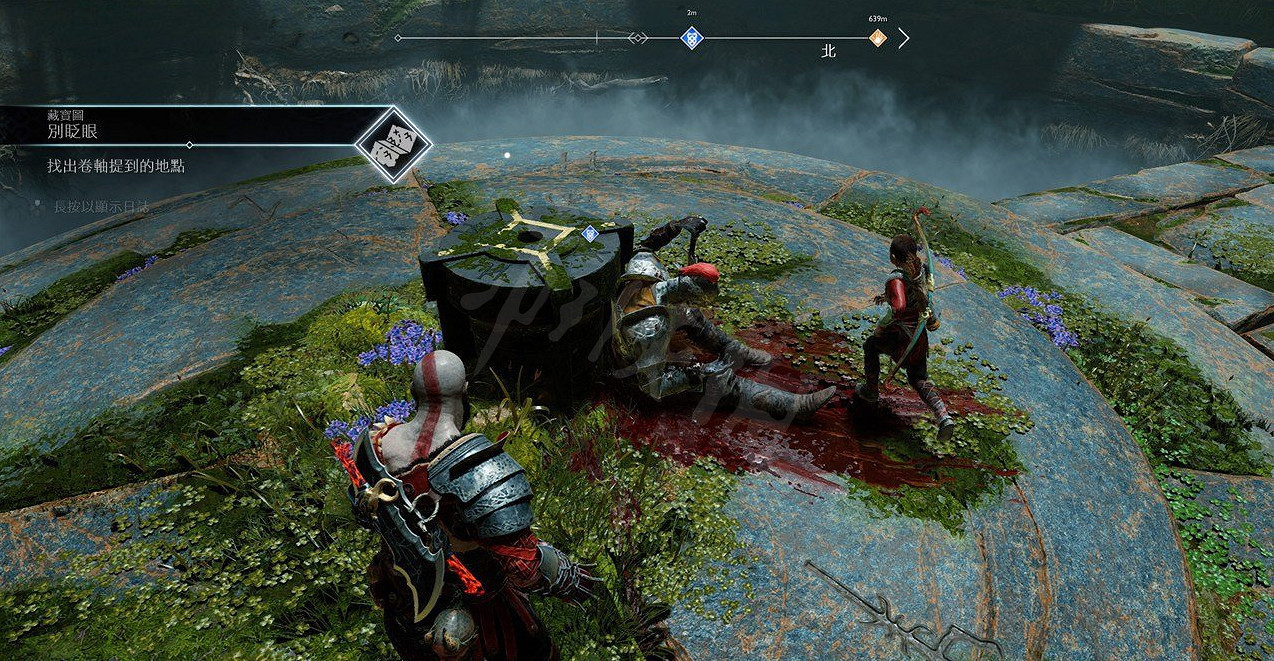Select the orange 639m compass marker
Viewport: 1274px width, 661px height.
877,38
